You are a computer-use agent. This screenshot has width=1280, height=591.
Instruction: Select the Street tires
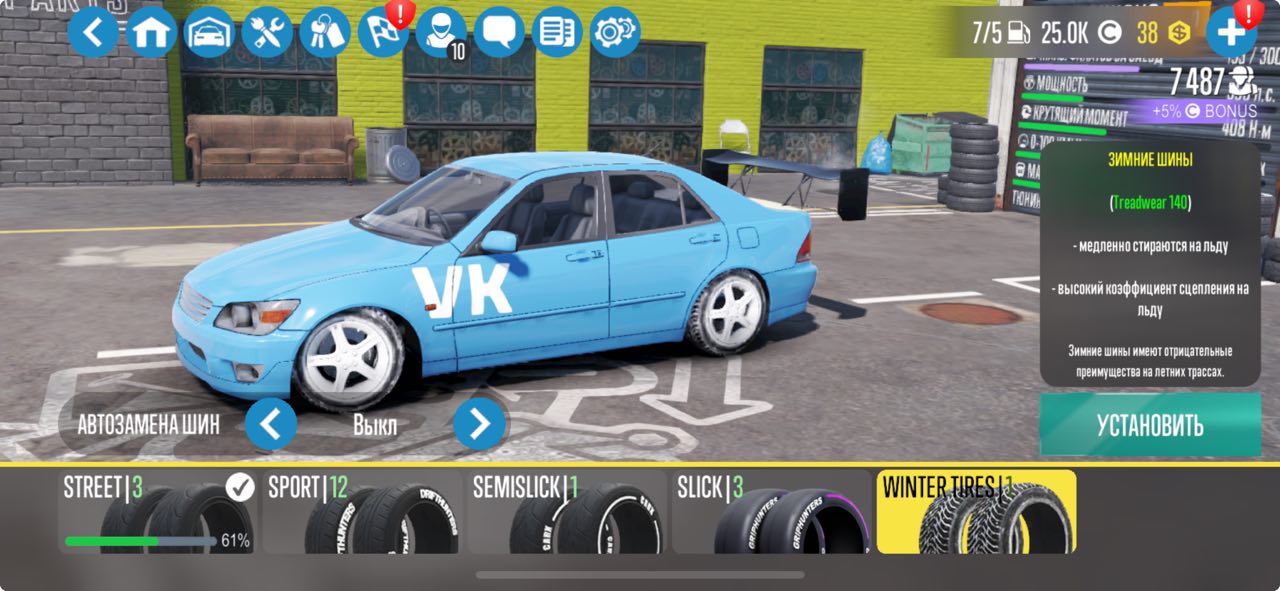(158, 513)
